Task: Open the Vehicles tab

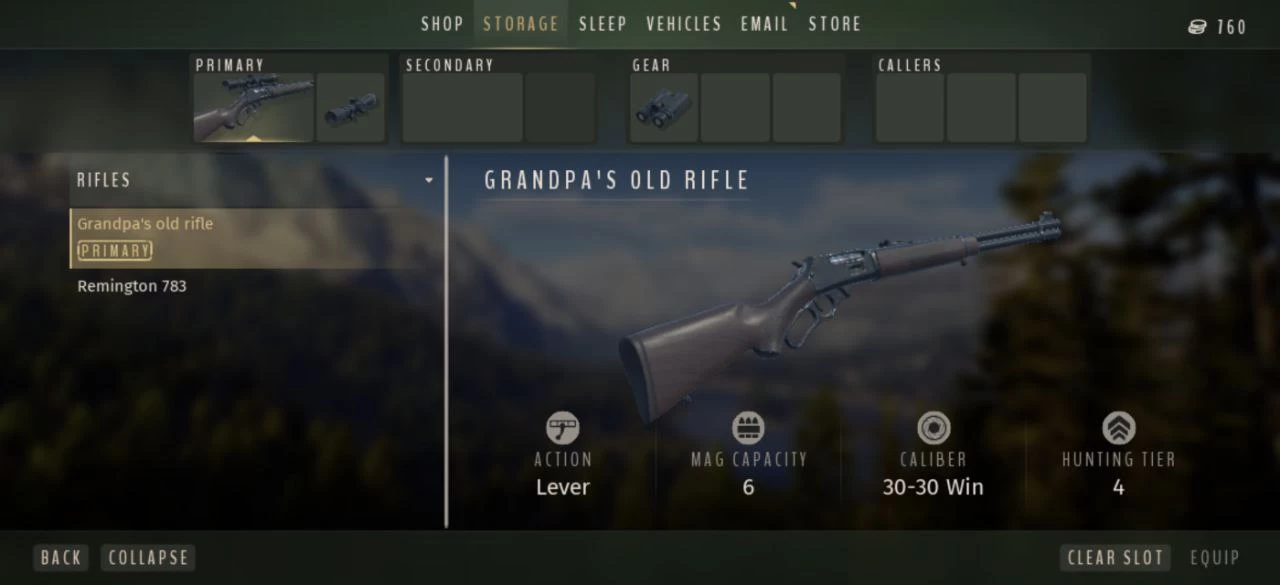Action: pos(684,24)
